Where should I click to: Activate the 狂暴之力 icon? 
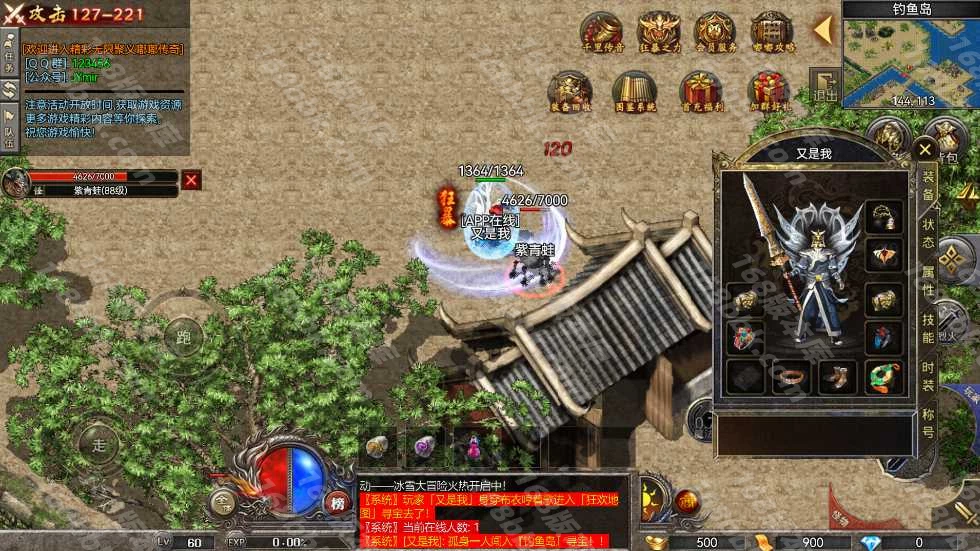(x=659, y=33)
